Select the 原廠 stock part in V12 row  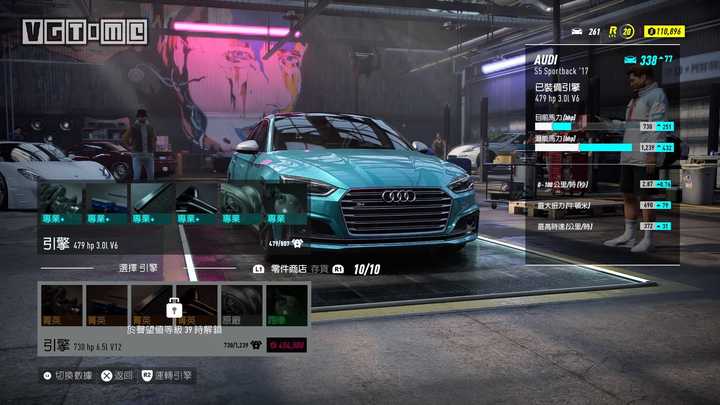pyautogui.click(x=241, y=305)
